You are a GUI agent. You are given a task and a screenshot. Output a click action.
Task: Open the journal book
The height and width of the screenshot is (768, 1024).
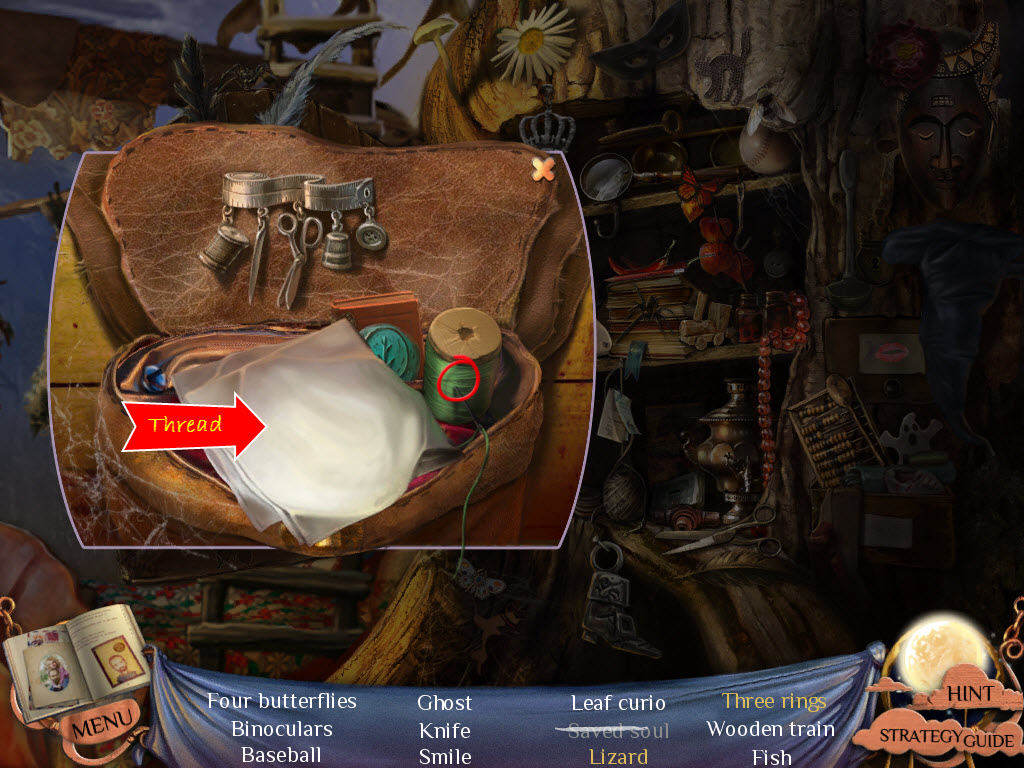pyautogui.click(x=75, y=658)
